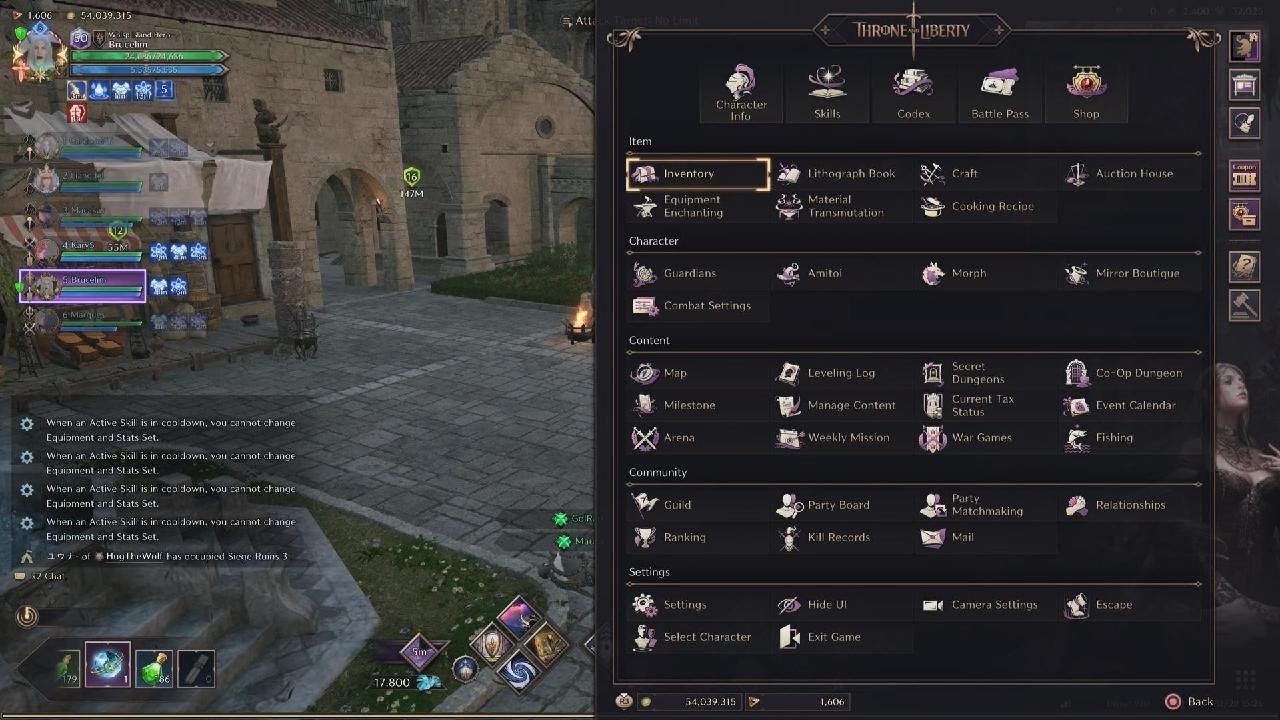Open the Shop
Screen dimensions: 1280x720
[1086, 93]
